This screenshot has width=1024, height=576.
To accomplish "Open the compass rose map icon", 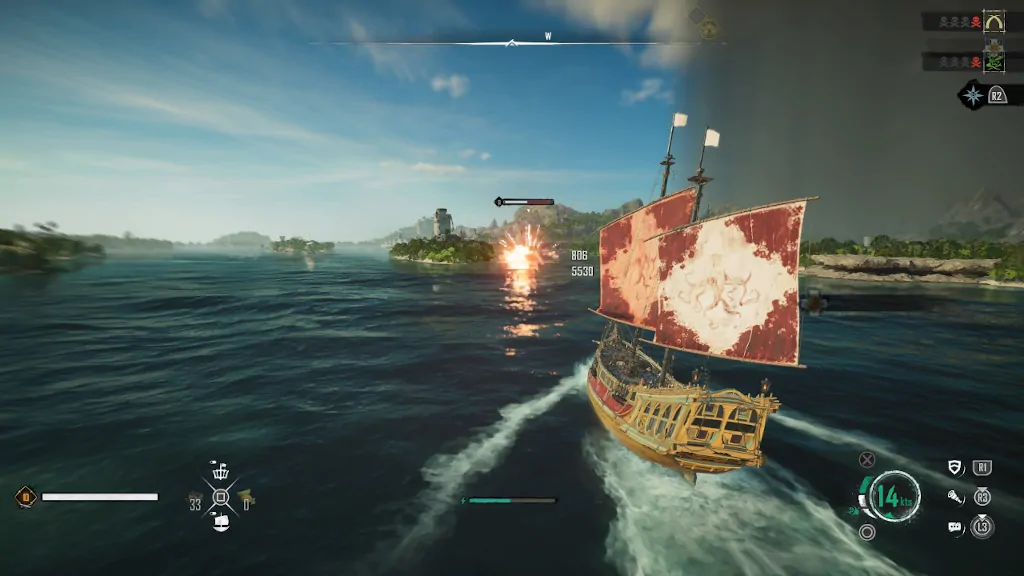I will click(972, 95).
